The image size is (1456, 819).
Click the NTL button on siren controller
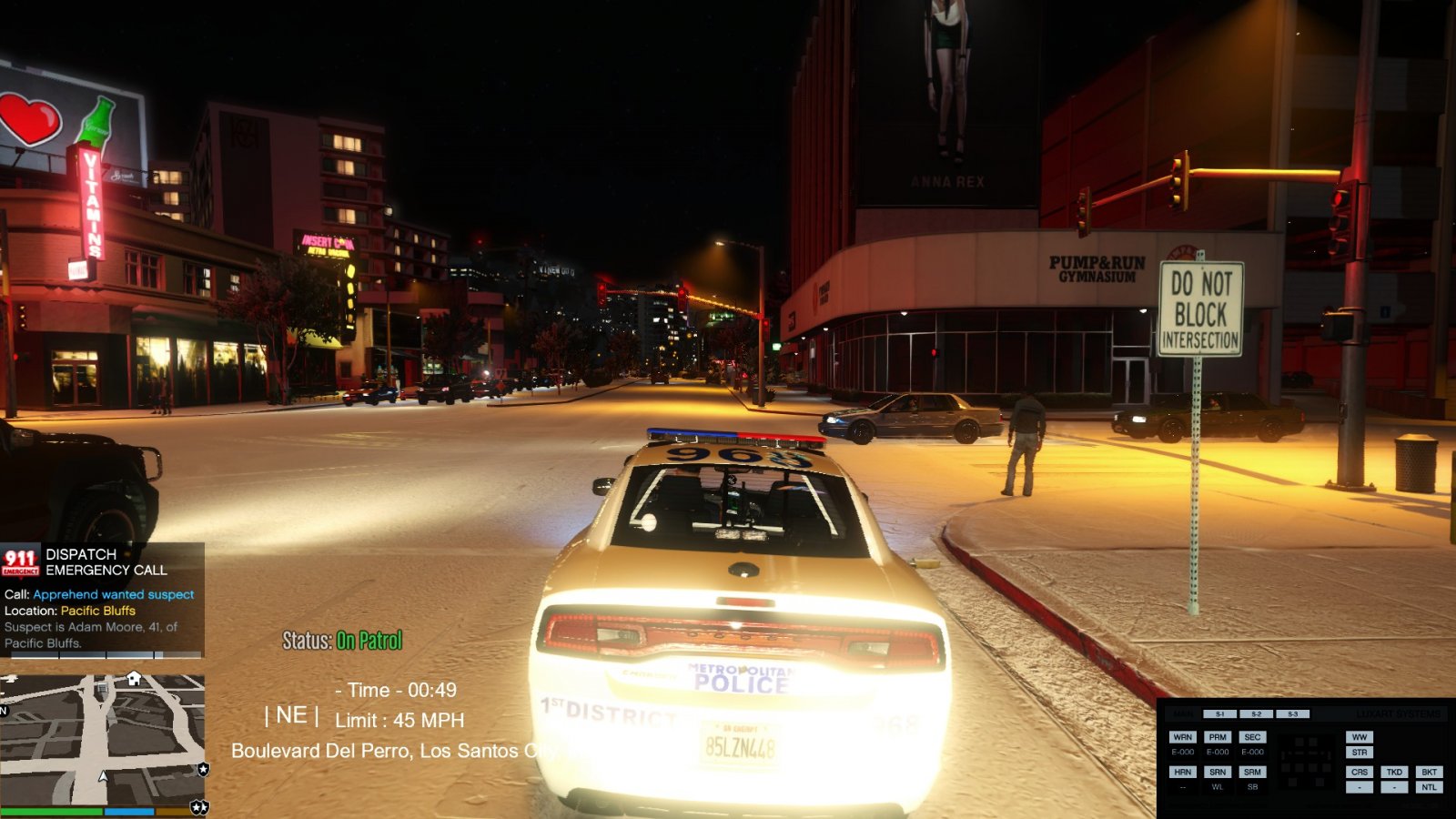tap(1429, 787)
